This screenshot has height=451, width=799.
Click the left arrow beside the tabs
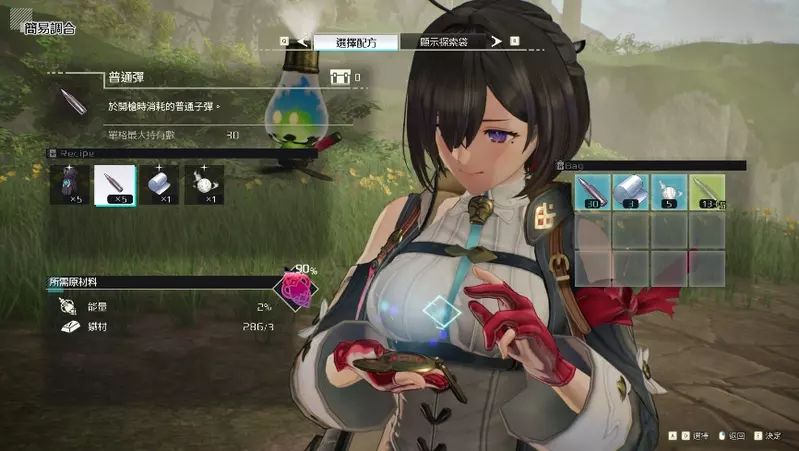pyautogui.click(x=301, y=42)
